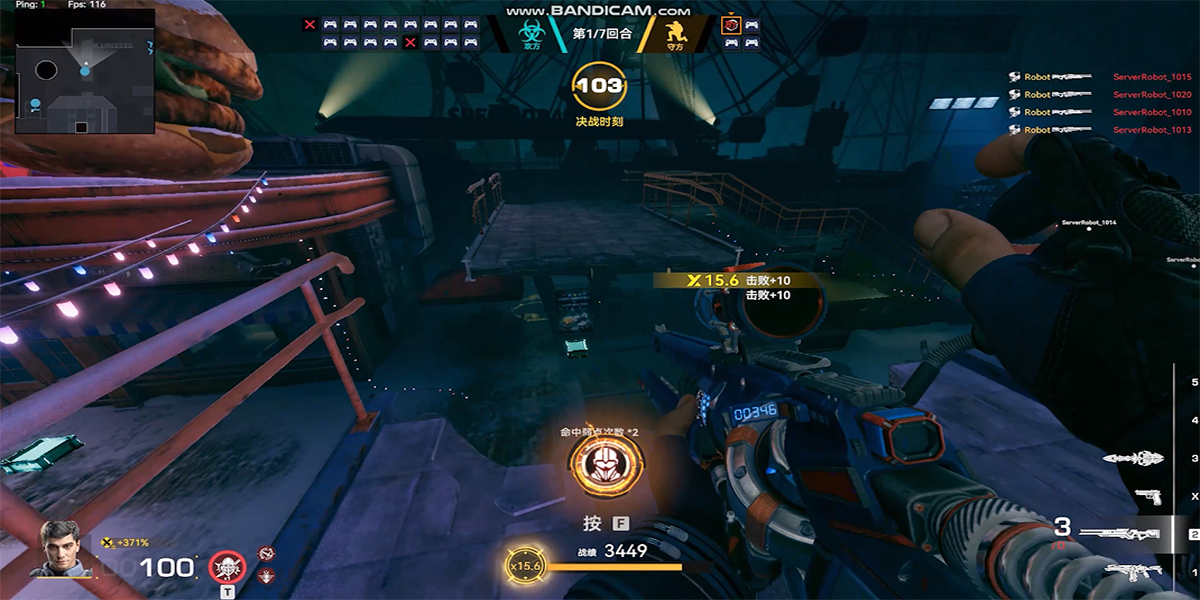Image resolution: width=1200 pixels, height=600 pixels.
Task: Click the ServerRobot_1015 kill feed row
Action: pos(1100,77)
